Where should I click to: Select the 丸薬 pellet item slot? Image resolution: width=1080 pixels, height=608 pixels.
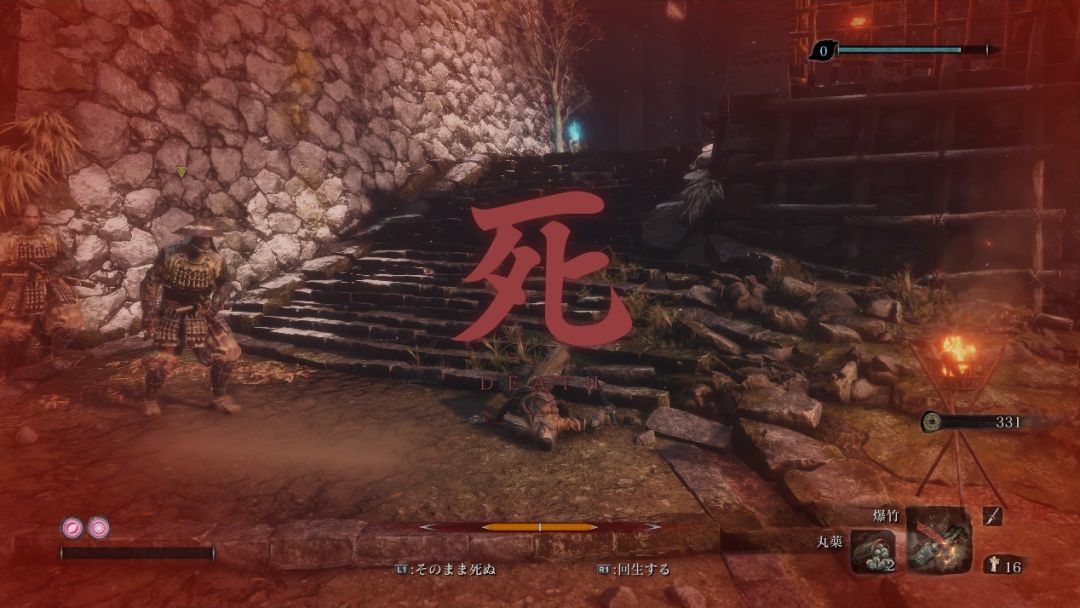click(872, 551)
